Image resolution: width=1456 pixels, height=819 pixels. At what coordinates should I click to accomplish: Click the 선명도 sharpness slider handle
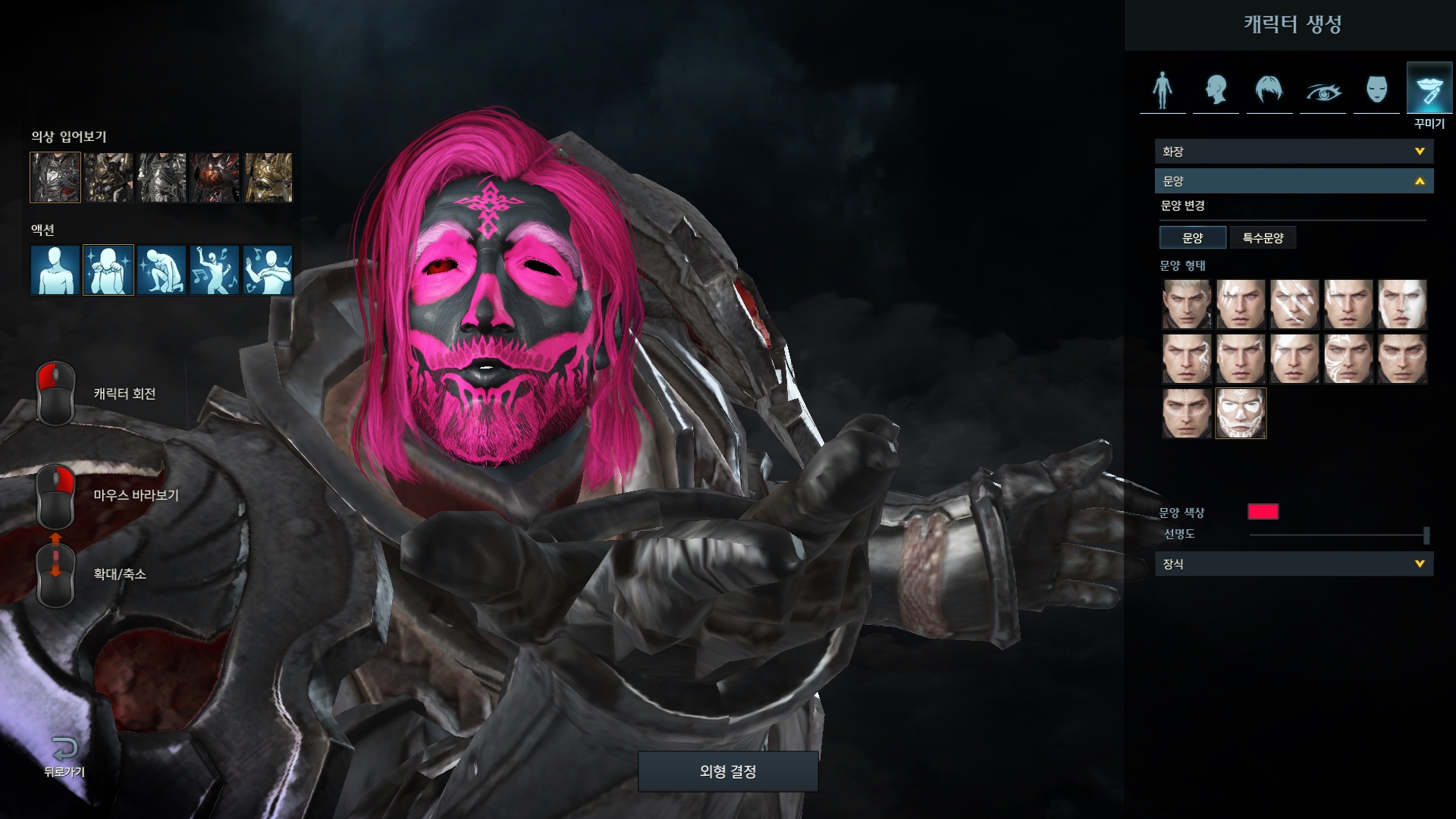pos(1426,535)
